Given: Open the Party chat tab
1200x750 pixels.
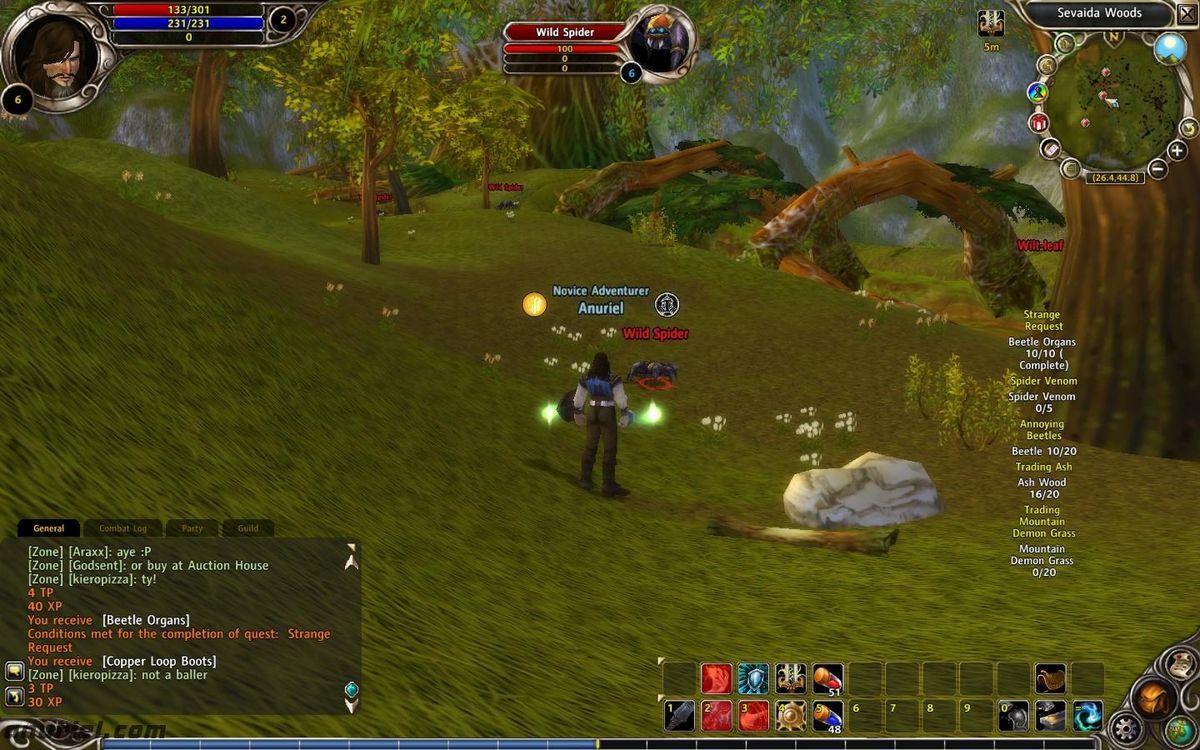Looking at the screenshot, I should [x=192, y=528].
